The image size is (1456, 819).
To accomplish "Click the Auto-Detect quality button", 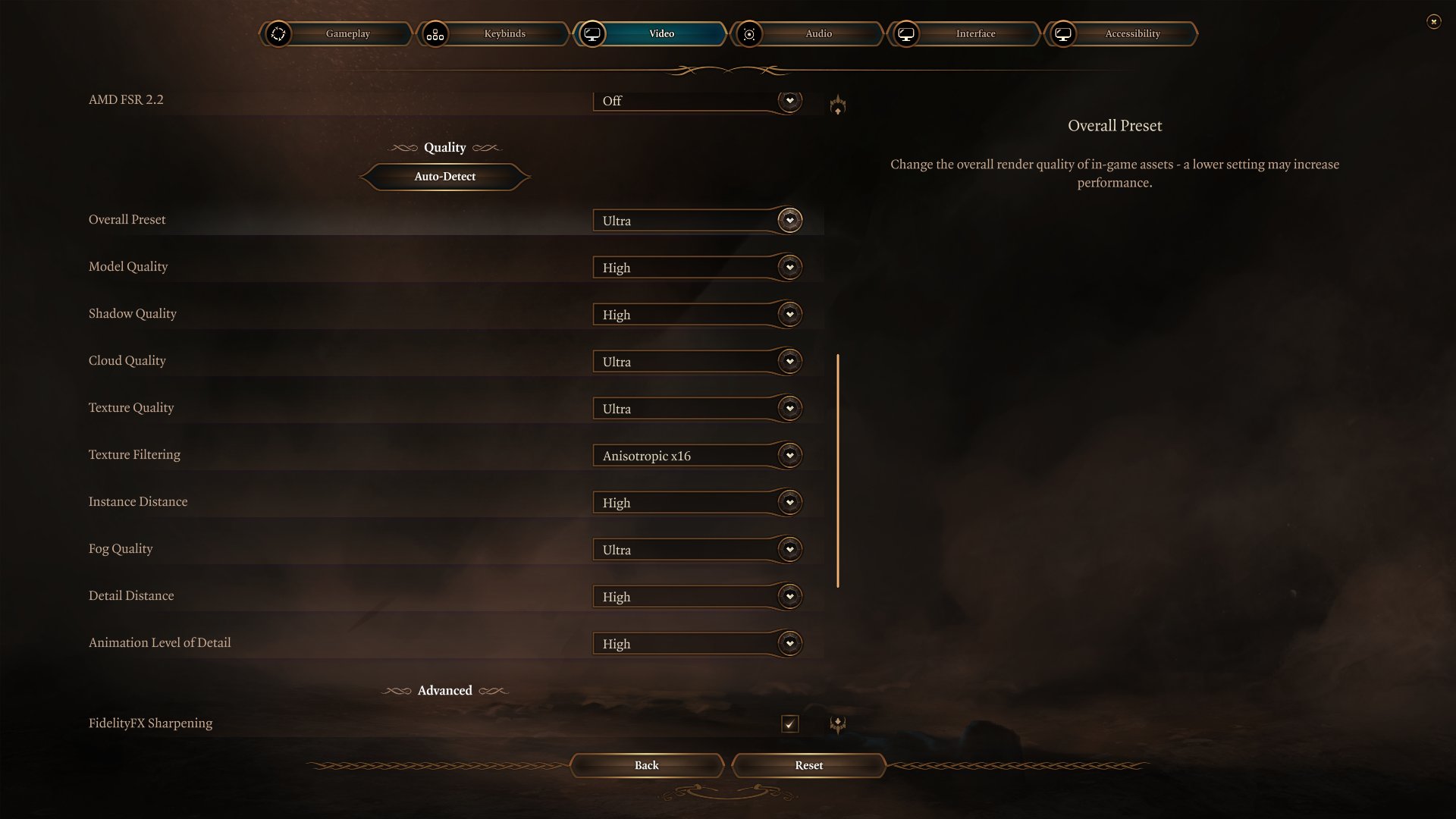I will coord(444,177).
